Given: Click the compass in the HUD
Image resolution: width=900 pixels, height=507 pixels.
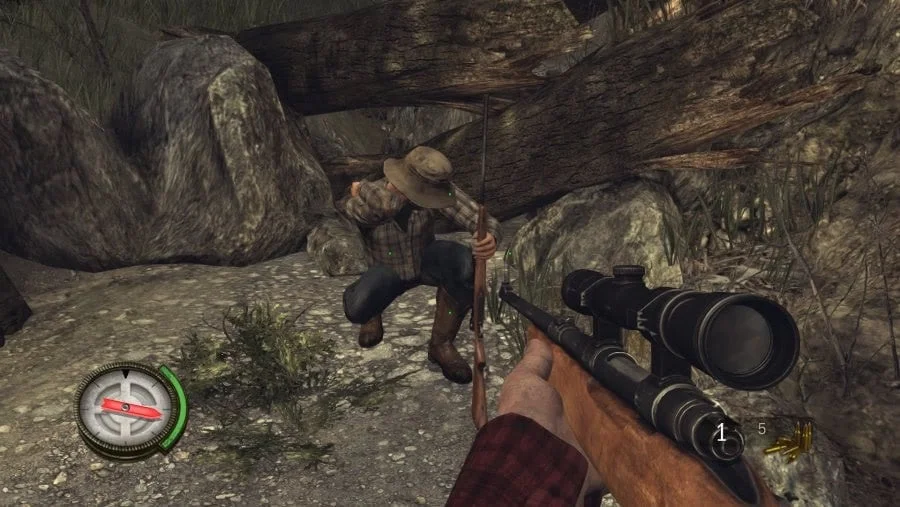Looking at the screenshot, I should (x=126, y=409).
